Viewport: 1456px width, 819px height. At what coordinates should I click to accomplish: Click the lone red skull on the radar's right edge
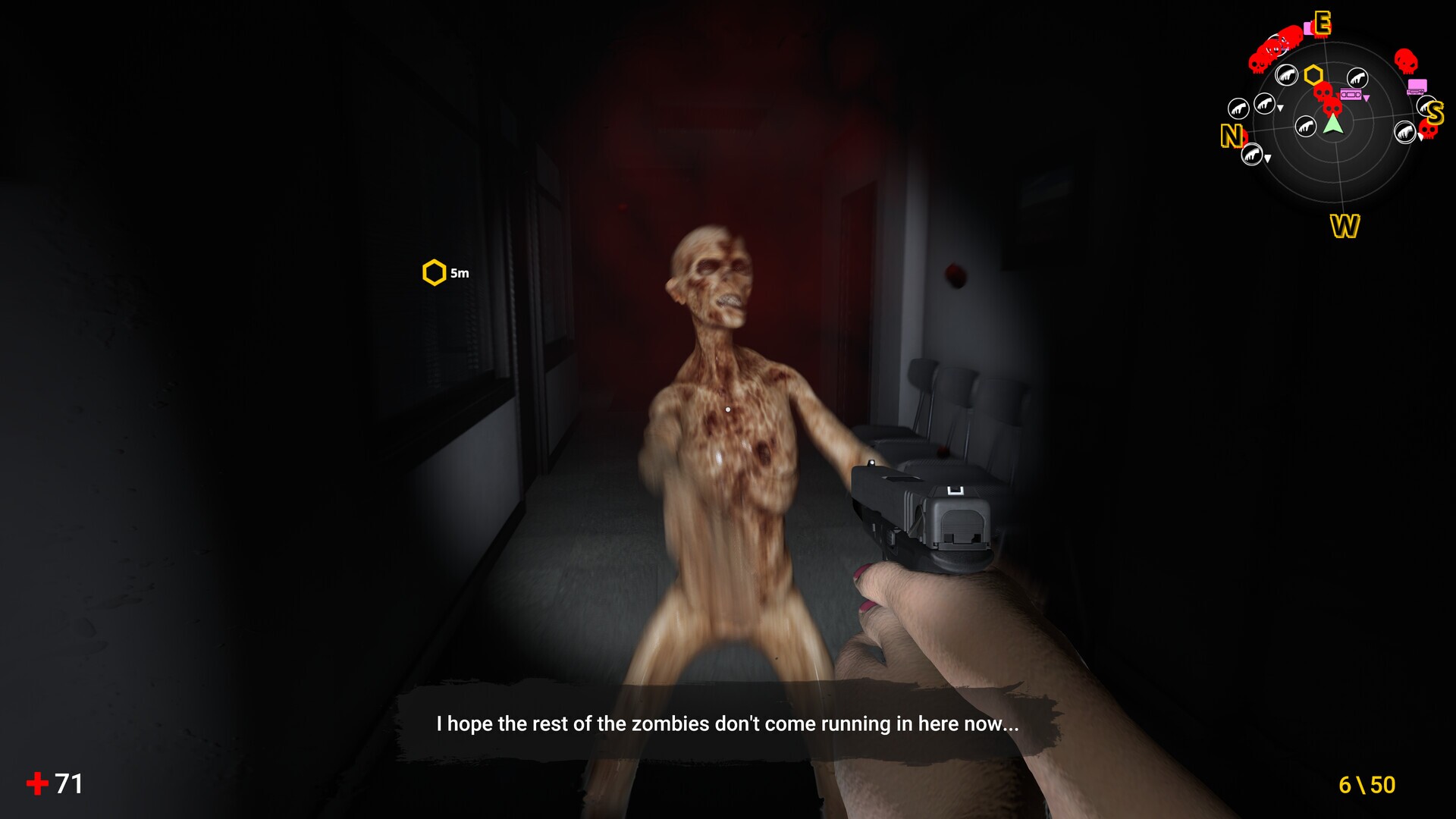point(1407,60)
